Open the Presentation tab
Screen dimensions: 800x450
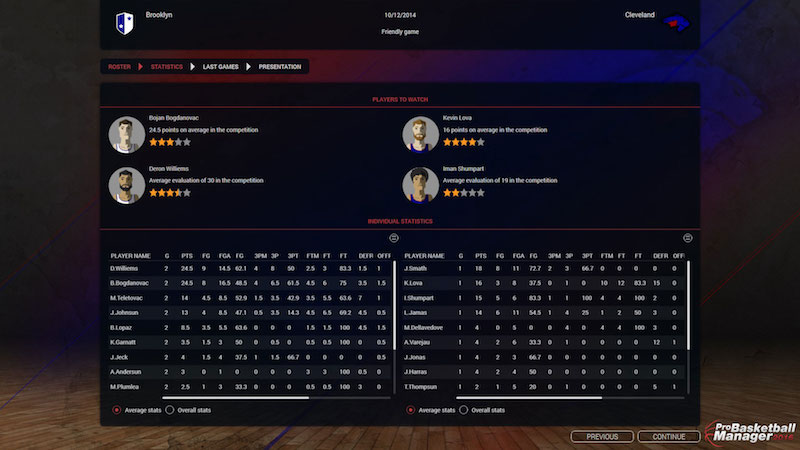(x=280, y=67)
